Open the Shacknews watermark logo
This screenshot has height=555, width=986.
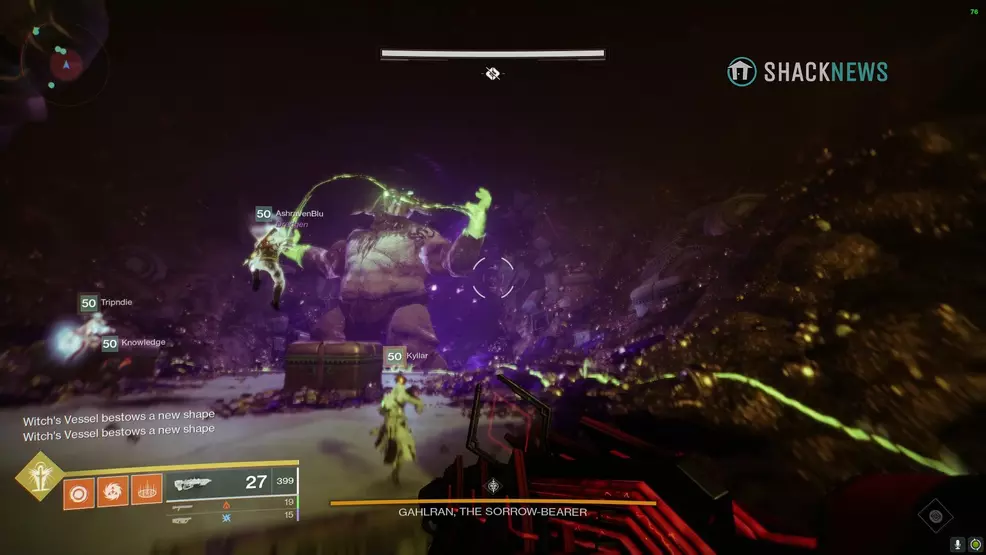pyautogui.click(x=807, y=71)
